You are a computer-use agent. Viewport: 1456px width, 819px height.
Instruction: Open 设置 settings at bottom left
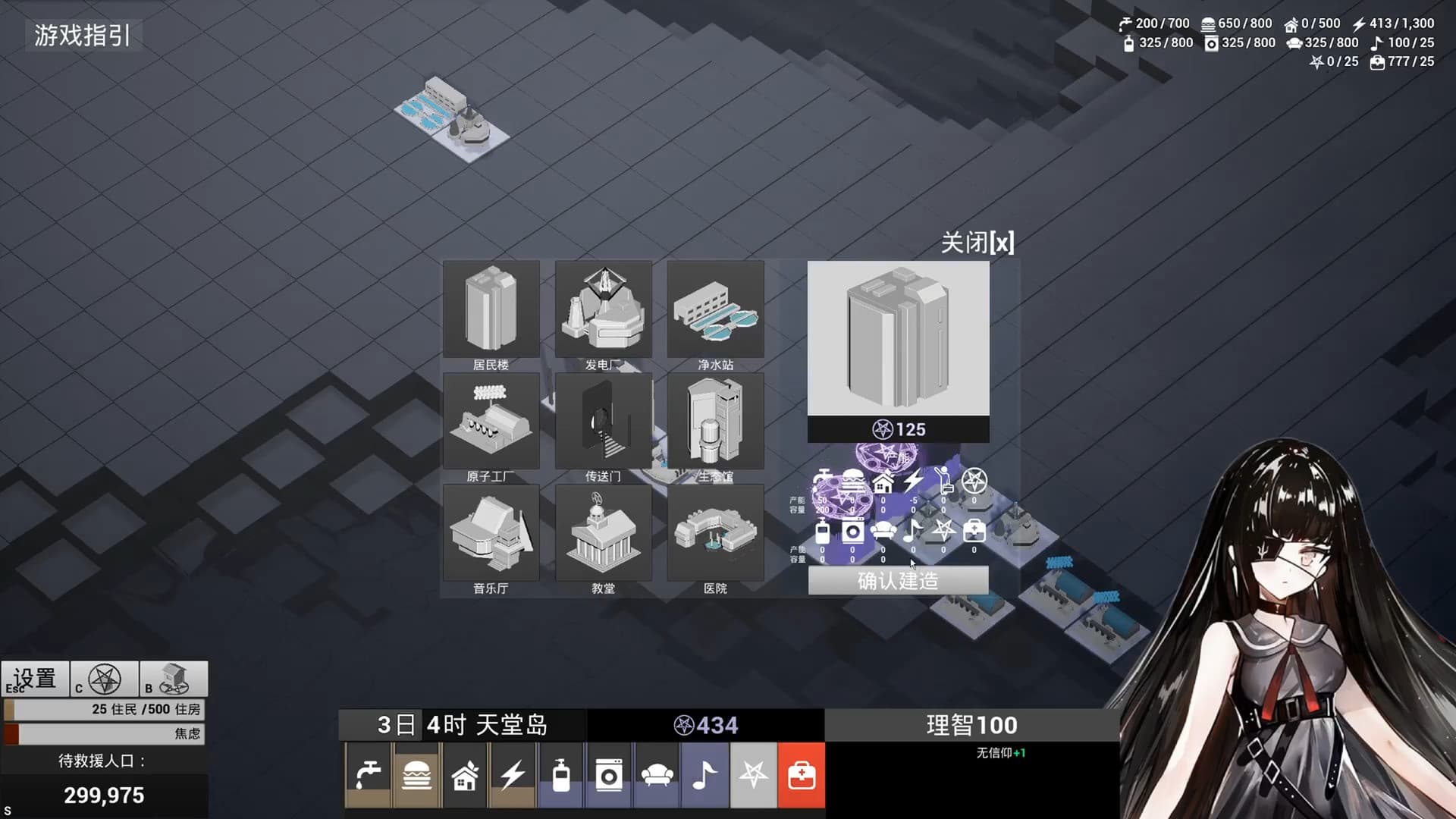click(x=34, y=677)
